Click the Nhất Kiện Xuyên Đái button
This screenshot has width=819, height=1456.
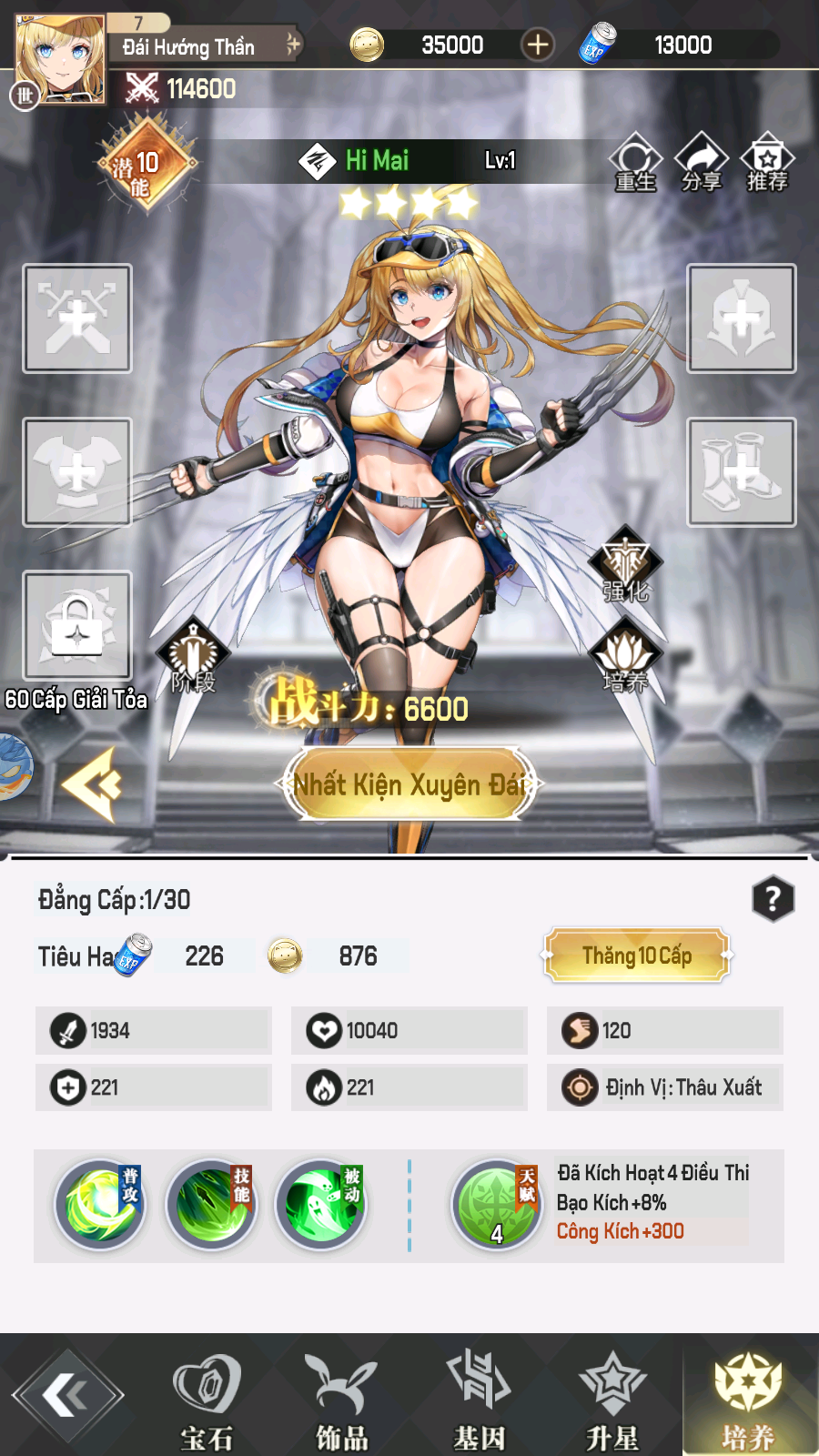pyautogui.click(x=409, y=784)
